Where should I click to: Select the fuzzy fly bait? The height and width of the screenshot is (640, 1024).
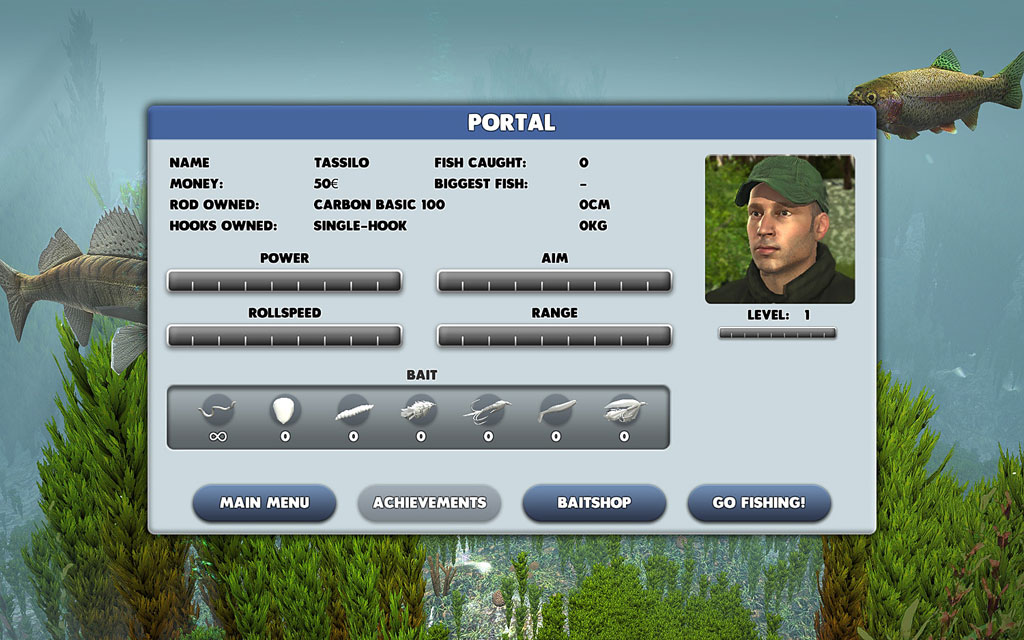point(420,410)
